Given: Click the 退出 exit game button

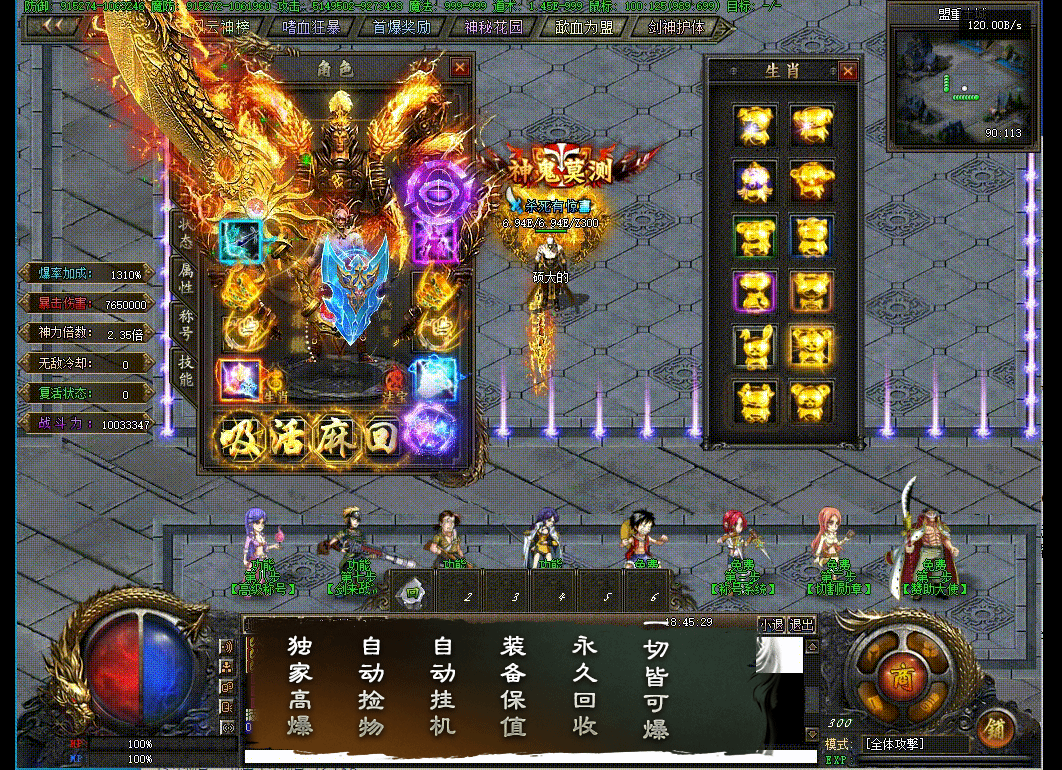Looking at the screenshot, I should pyautogui.click(x=802, y=625).
